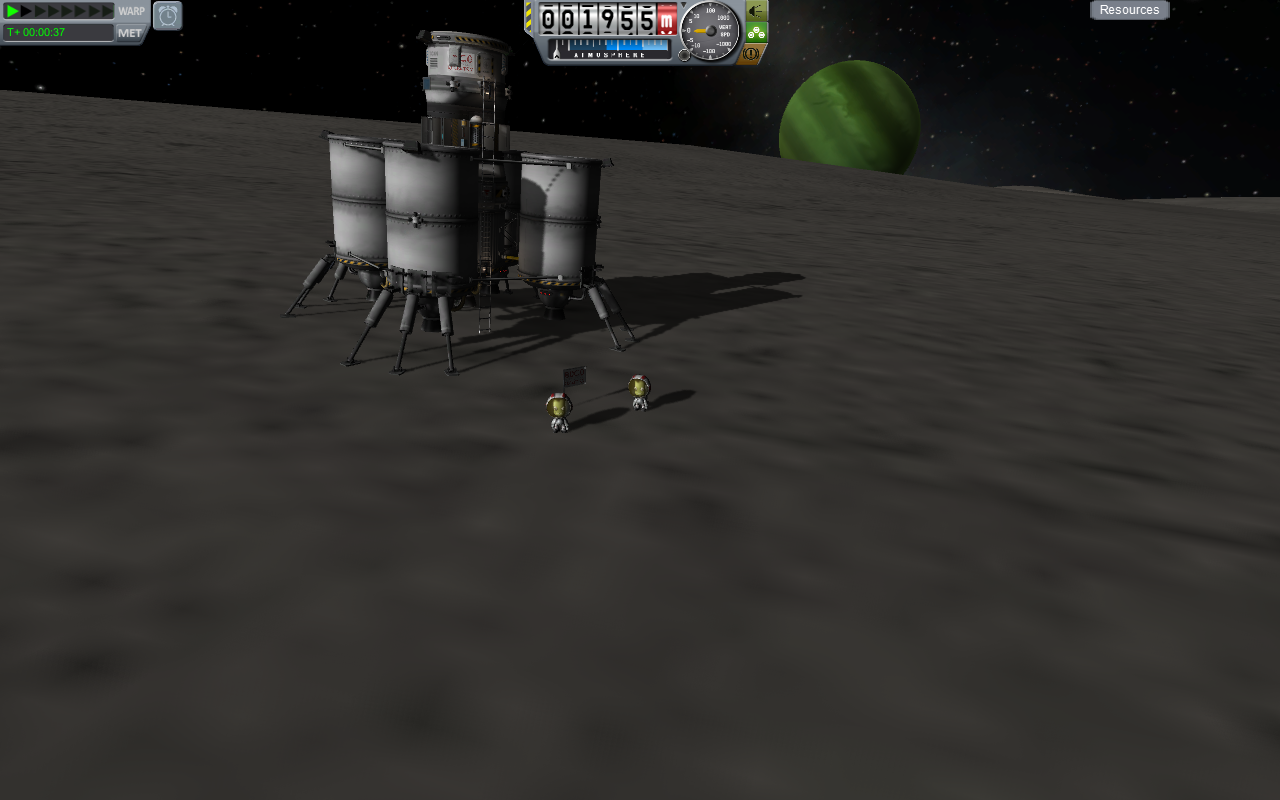The image size is (1280, 800).
Task: Open the alarm clock tool
Action: 168,15
